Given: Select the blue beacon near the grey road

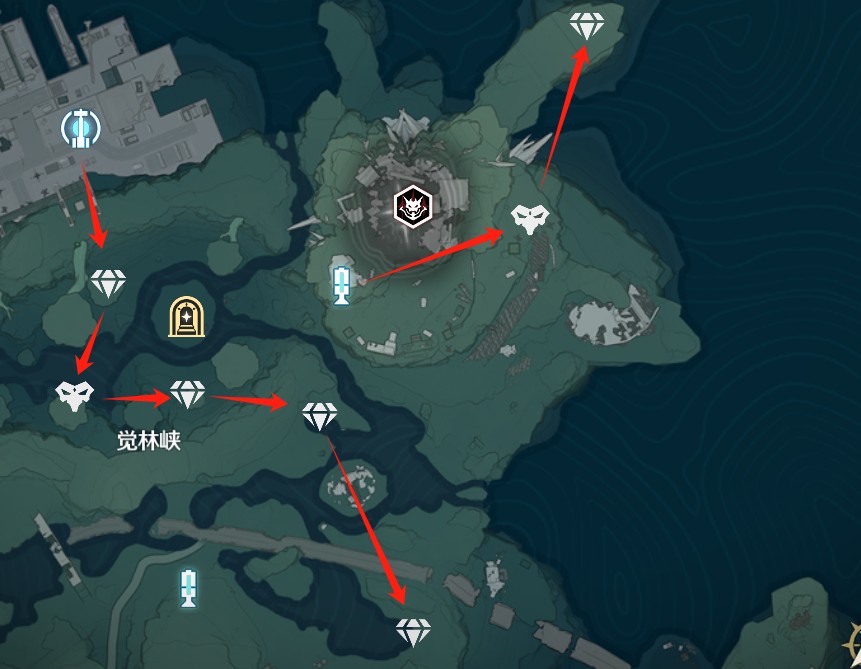Looking at the screenshot, I should pyautogui.click(x=187, y=588).
